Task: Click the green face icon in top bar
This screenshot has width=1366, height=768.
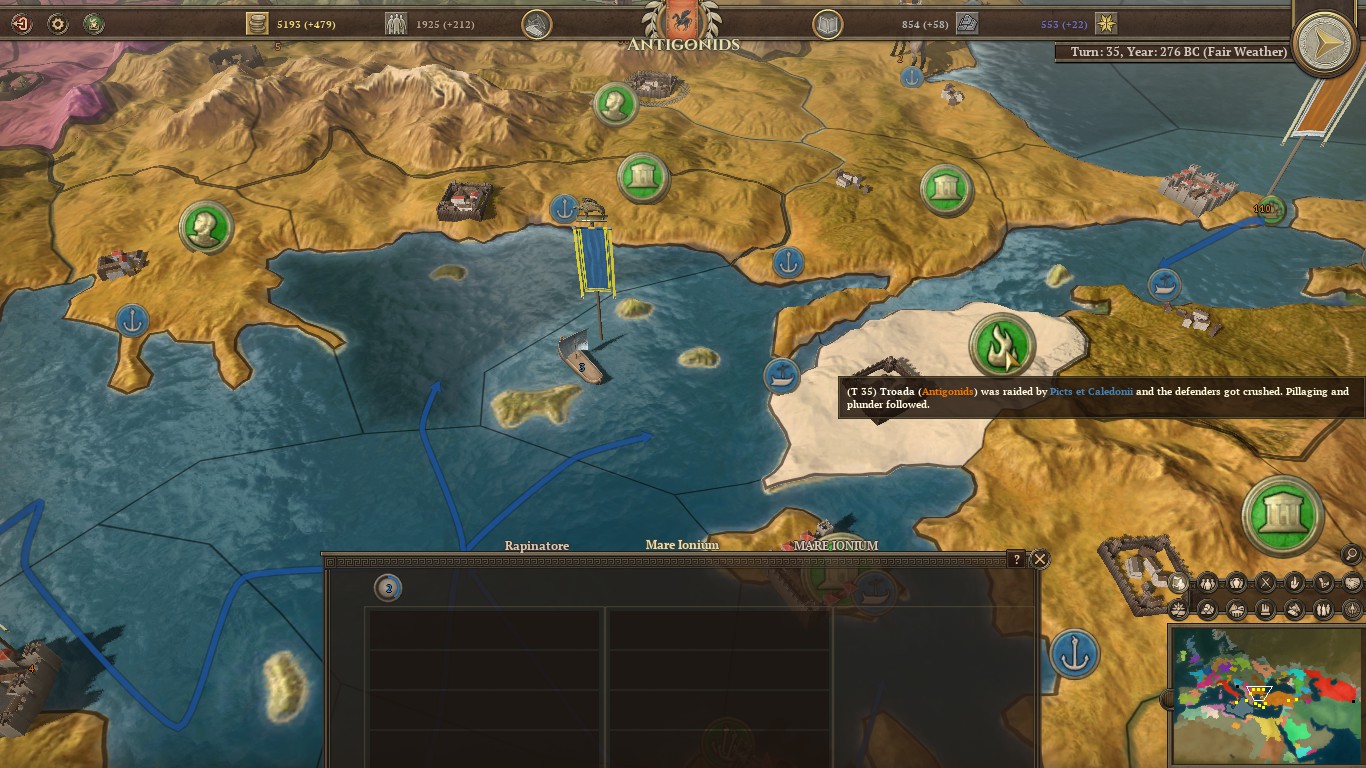Action: tap(93, 23)
